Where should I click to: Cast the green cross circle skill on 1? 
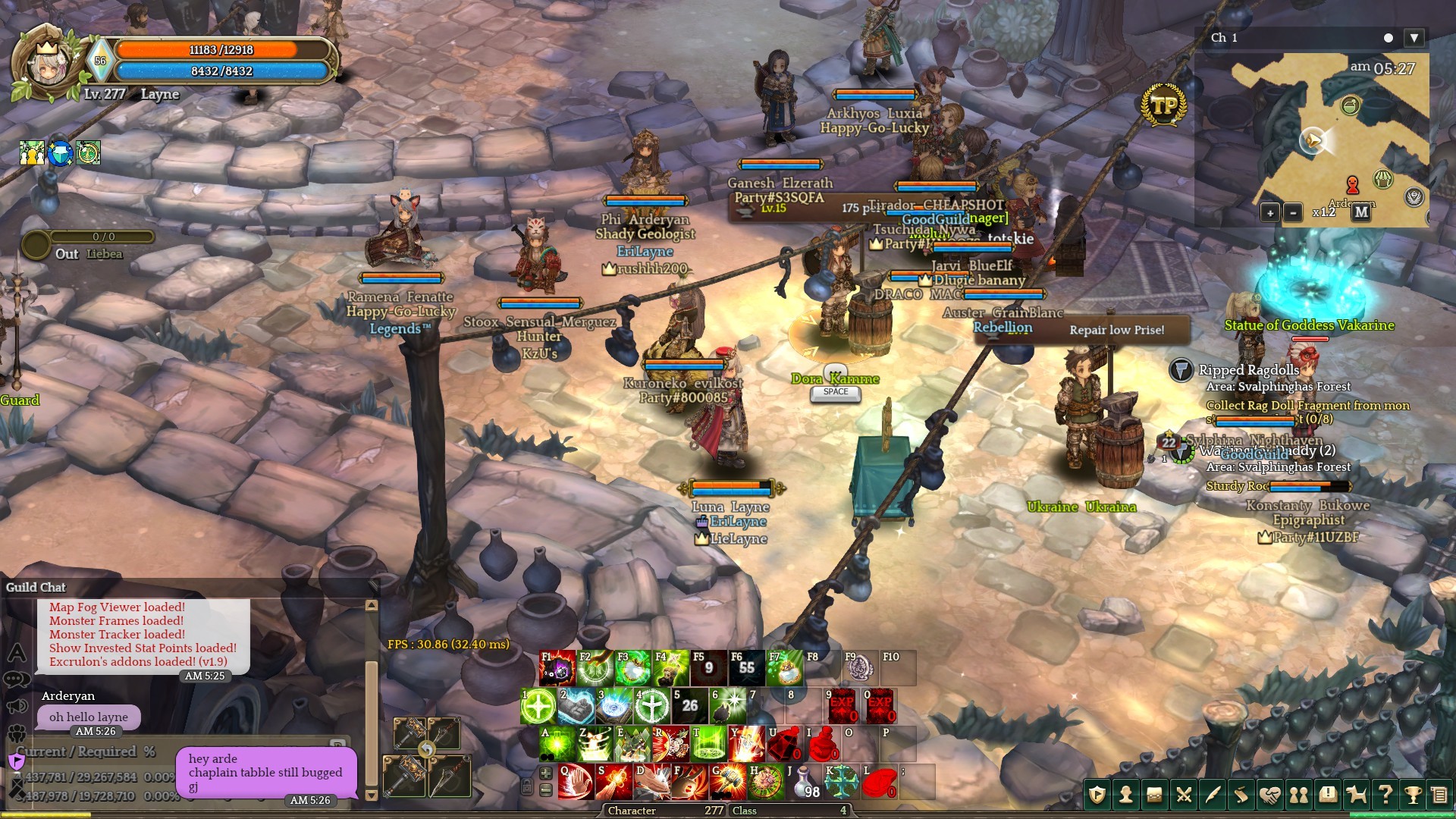coord(538,706)
